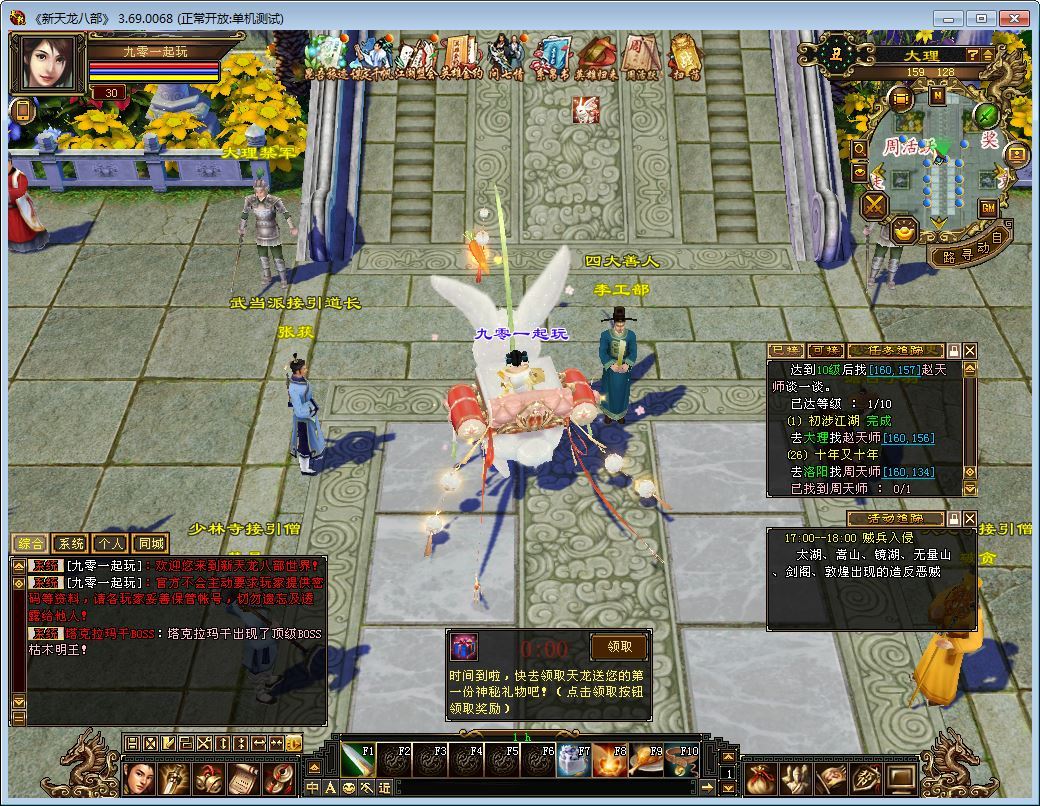This screenshot has width=1040, height=806.
Task: Close the game window
Action: click(x=1013, y=18)
